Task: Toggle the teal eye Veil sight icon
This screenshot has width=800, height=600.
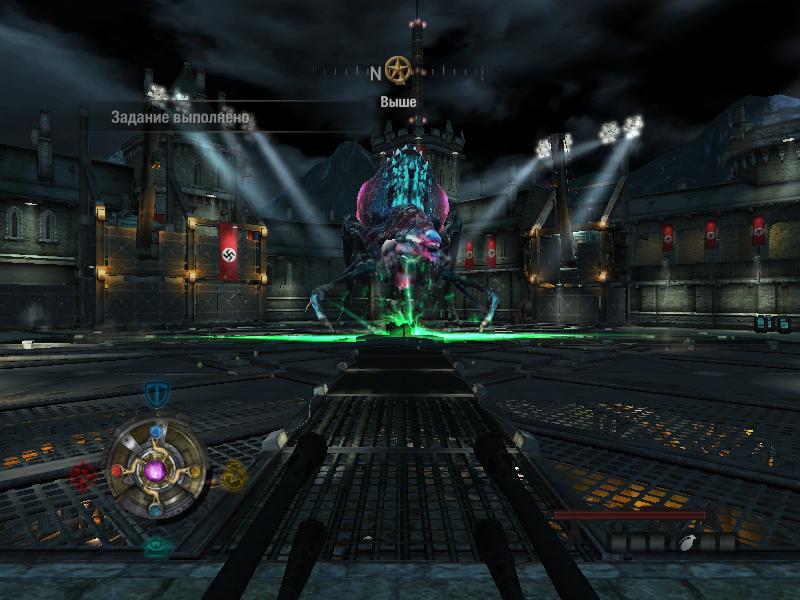Action: coord(155,547)
